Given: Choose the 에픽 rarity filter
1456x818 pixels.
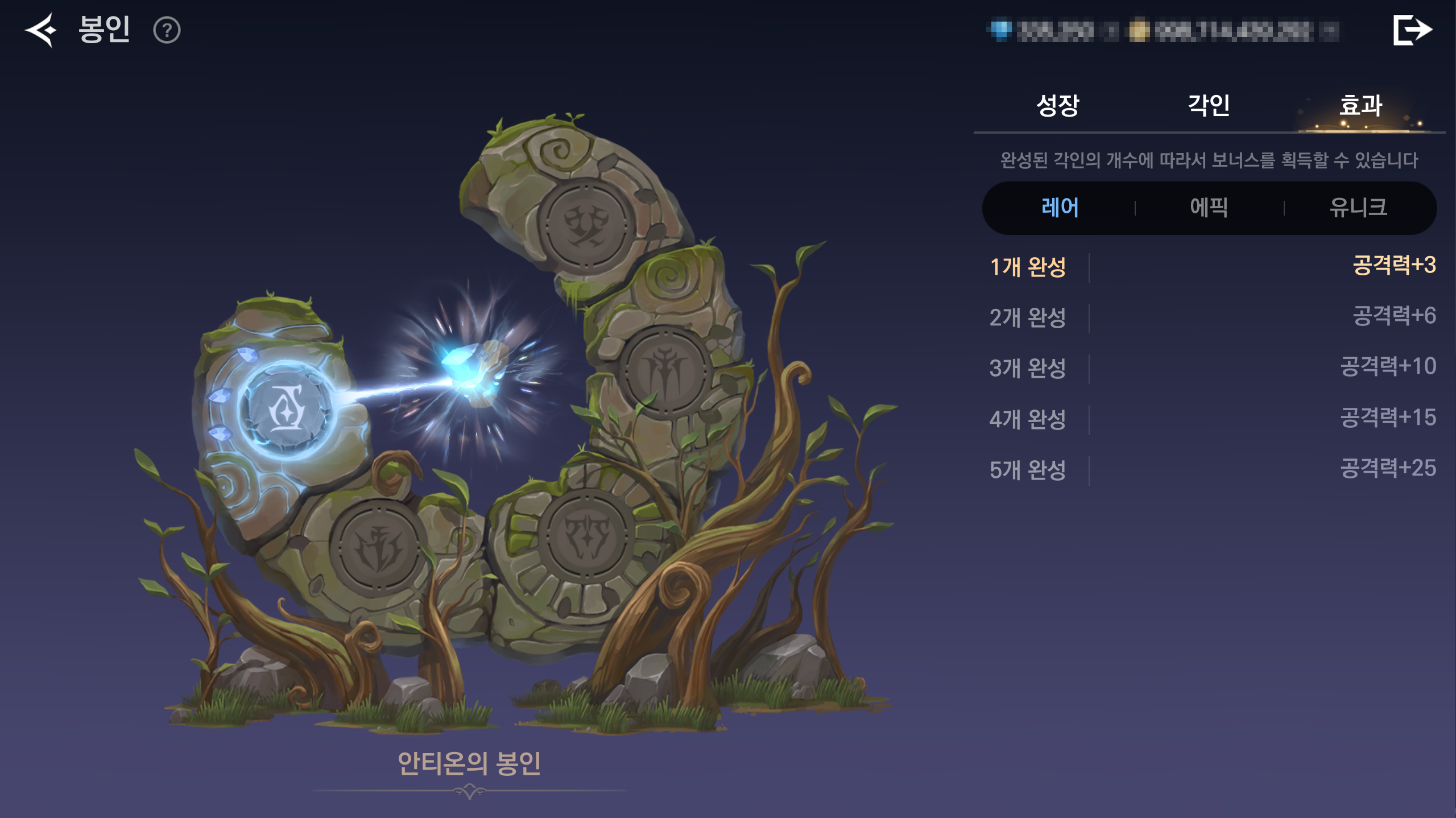Looking at the screenshot, I should (1209, 208).
